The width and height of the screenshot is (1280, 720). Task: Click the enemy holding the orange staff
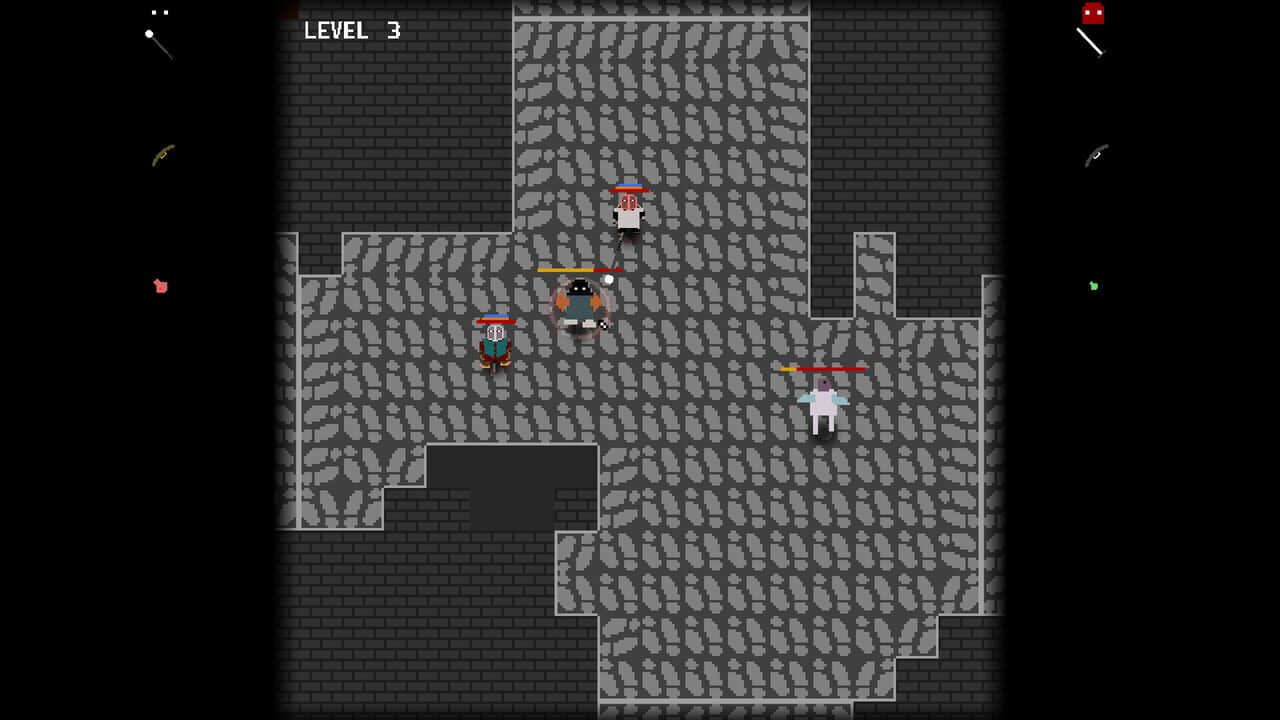(494, 345)
